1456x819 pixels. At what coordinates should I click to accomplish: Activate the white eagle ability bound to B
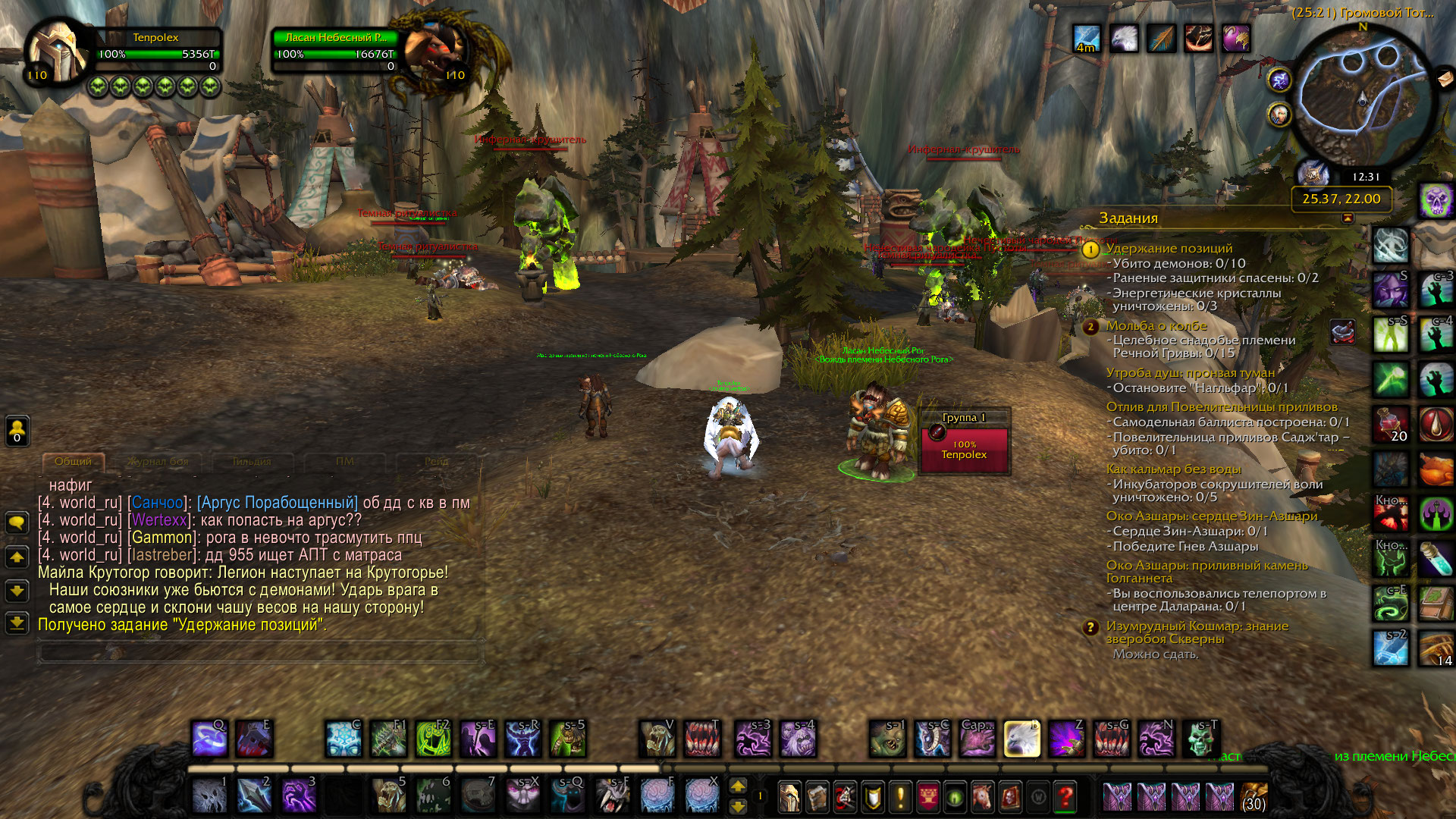(1021, 738)
